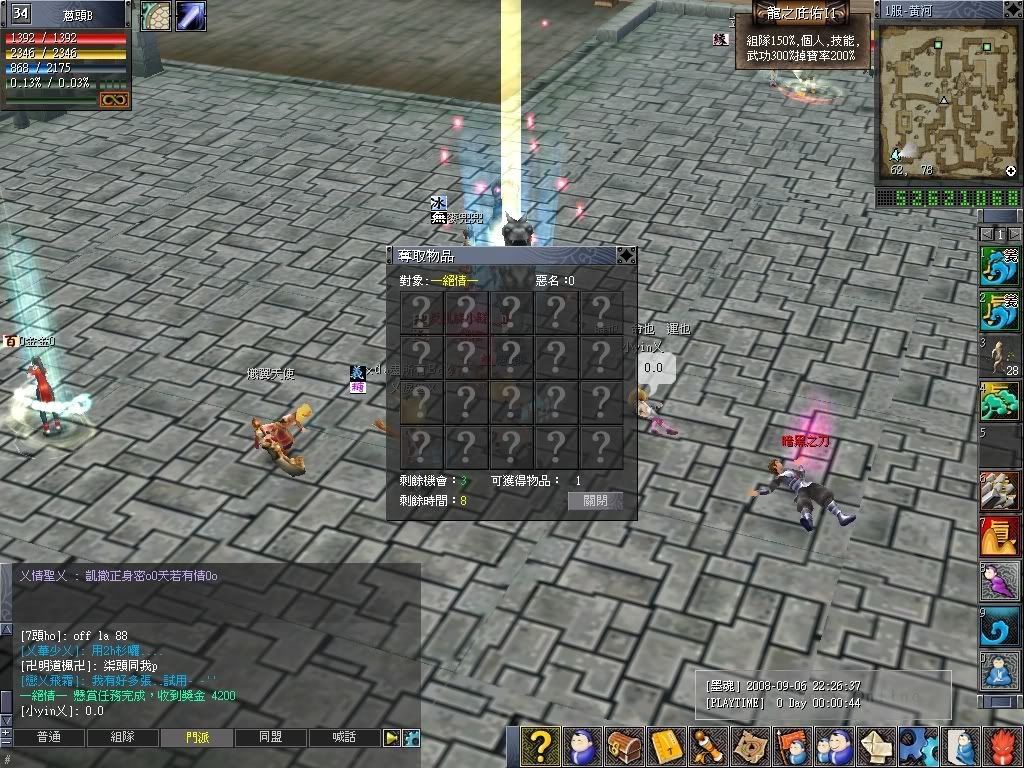Use the meditating figure skill in slot 0
The image size is (1024, 768).
[x=1001, y=670]
